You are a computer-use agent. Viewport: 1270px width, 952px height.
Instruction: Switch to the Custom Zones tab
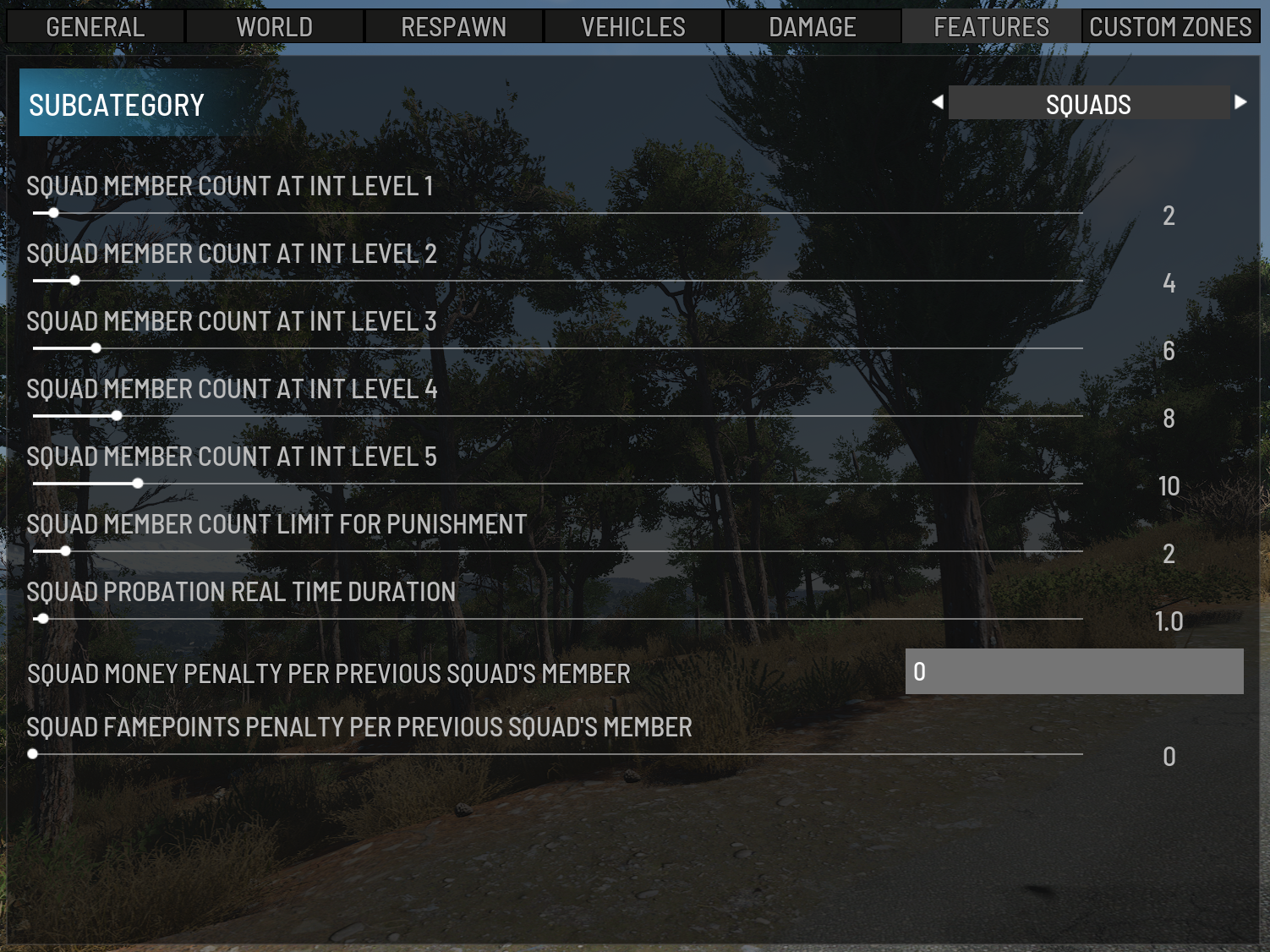click(1170, 27)
